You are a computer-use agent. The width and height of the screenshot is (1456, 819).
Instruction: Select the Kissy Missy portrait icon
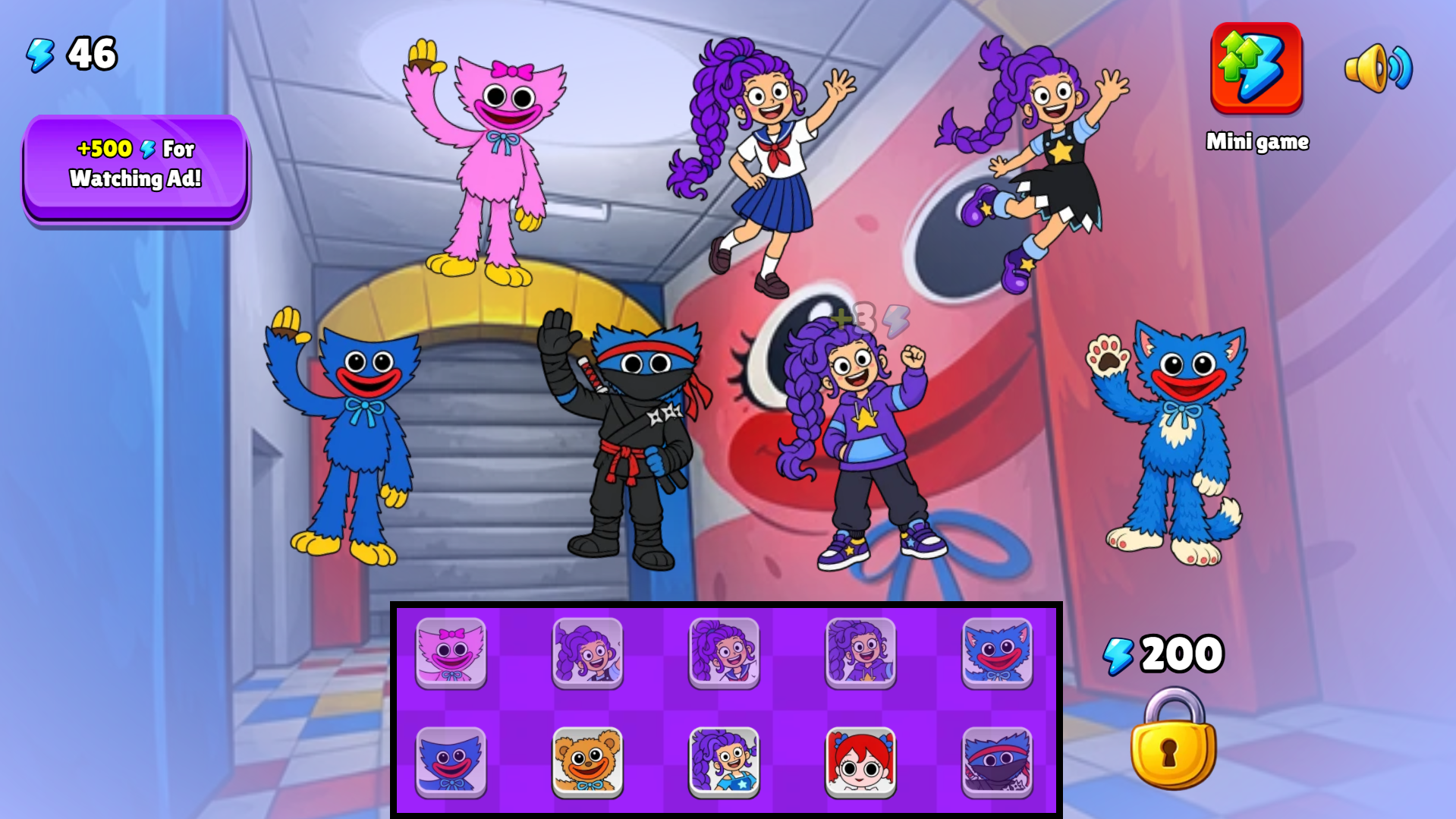pyautogui.click(x=451, y=653)
